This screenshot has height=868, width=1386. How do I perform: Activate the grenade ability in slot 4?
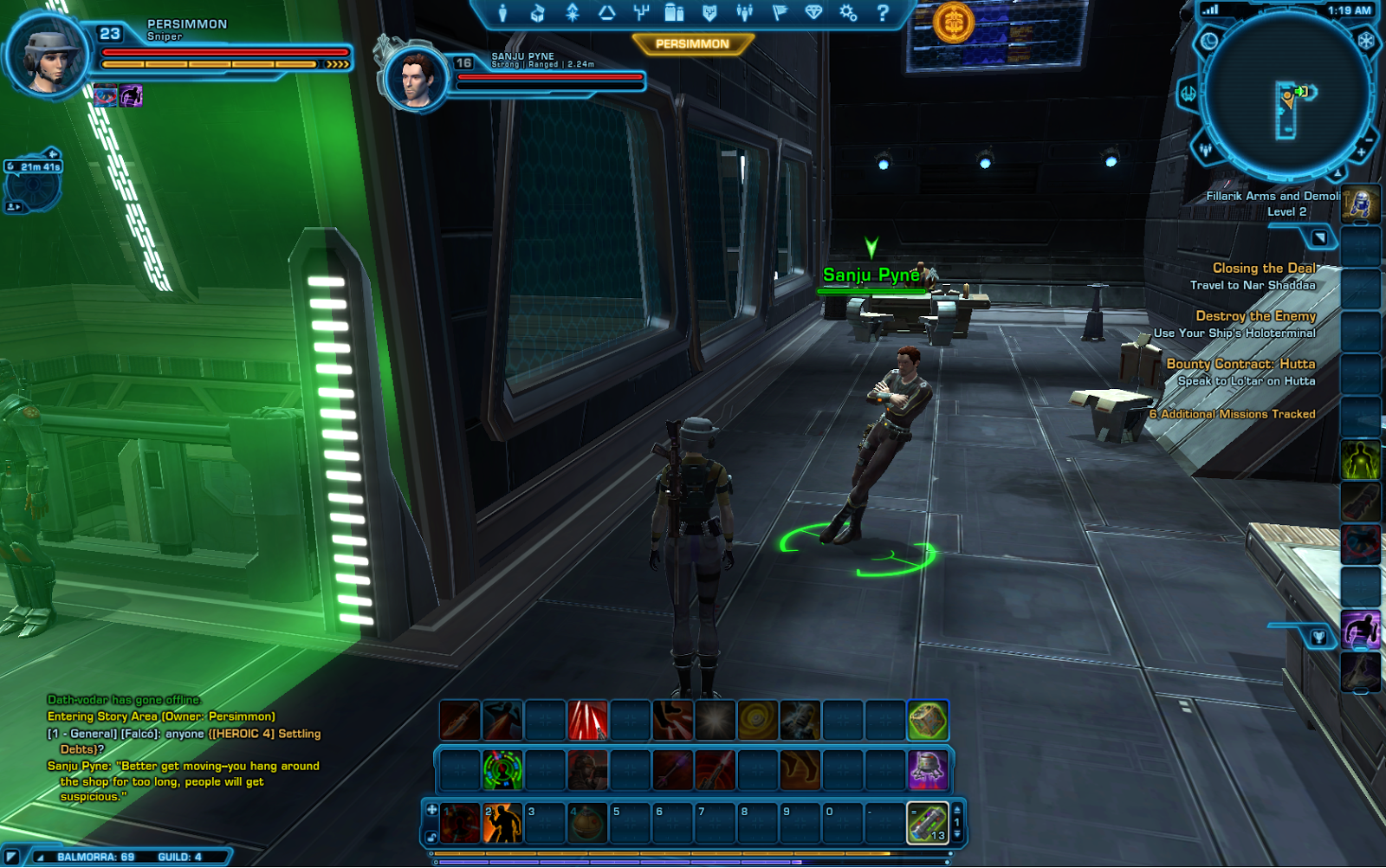[586, 823]
